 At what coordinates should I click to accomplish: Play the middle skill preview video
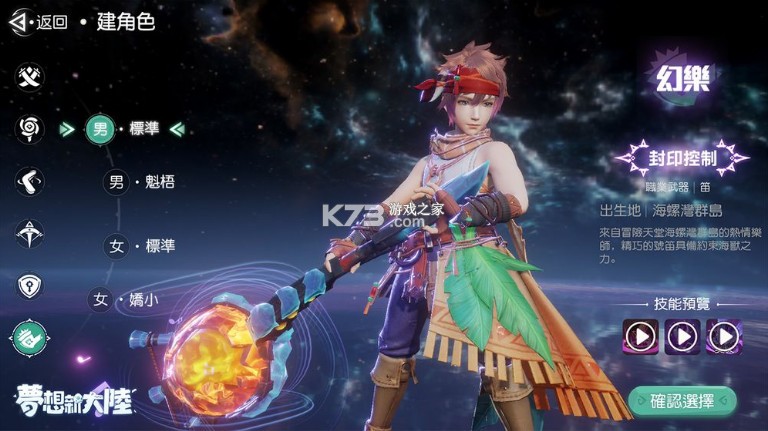[682, 336]
